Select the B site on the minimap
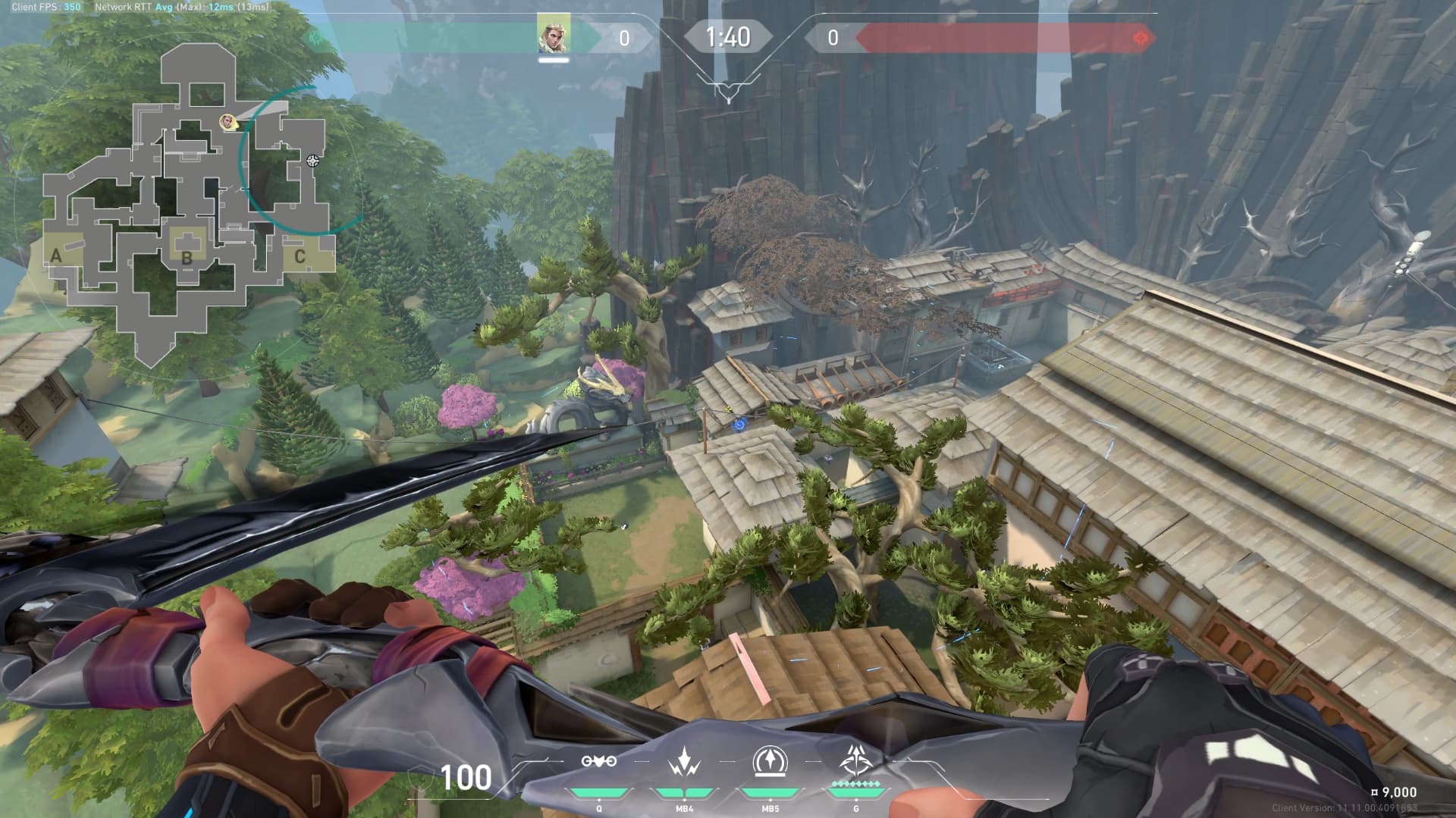 187,257
